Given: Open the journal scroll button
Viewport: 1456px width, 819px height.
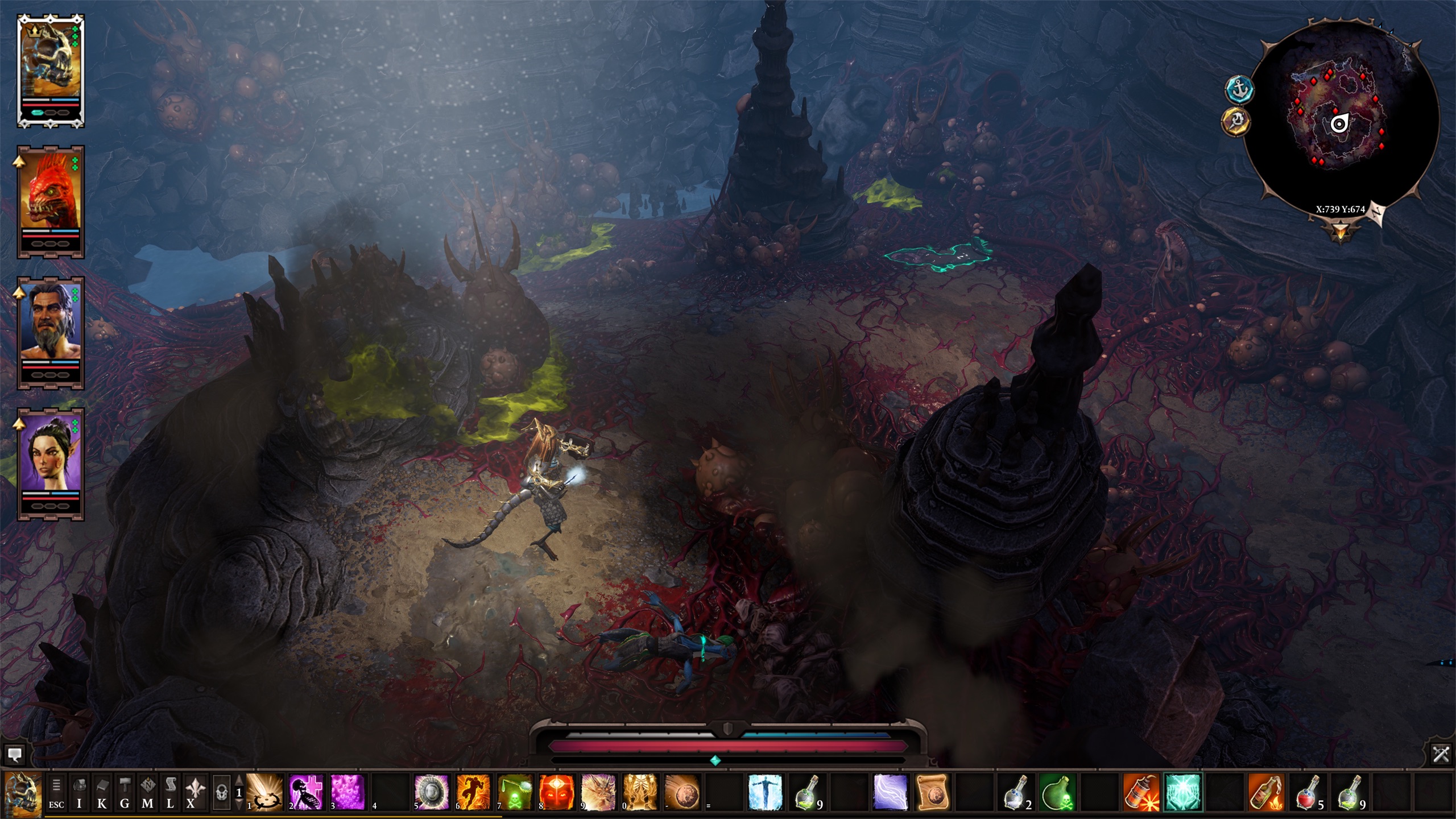Looking at the screenshot, I should click(170, 792).
